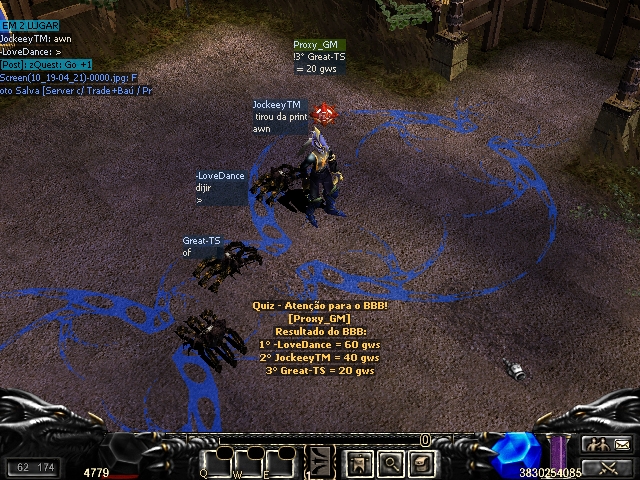This screenshot has height=480, width=640.
Task: Open the scroll icon button
Action: point(421,463)
